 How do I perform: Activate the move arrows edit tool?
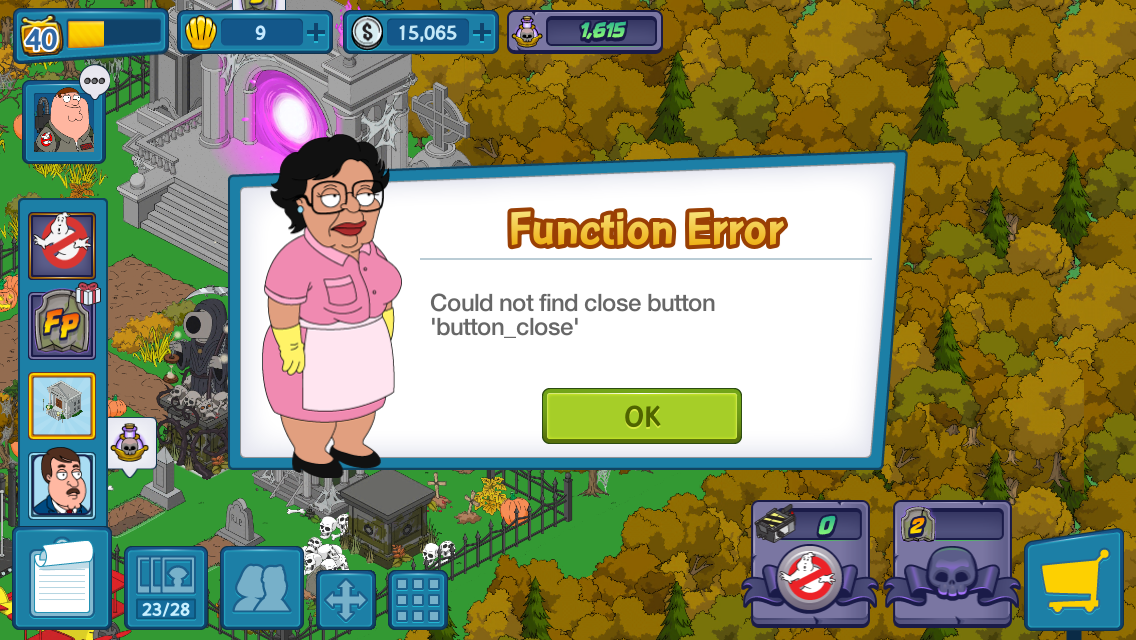tap(346, 598)
